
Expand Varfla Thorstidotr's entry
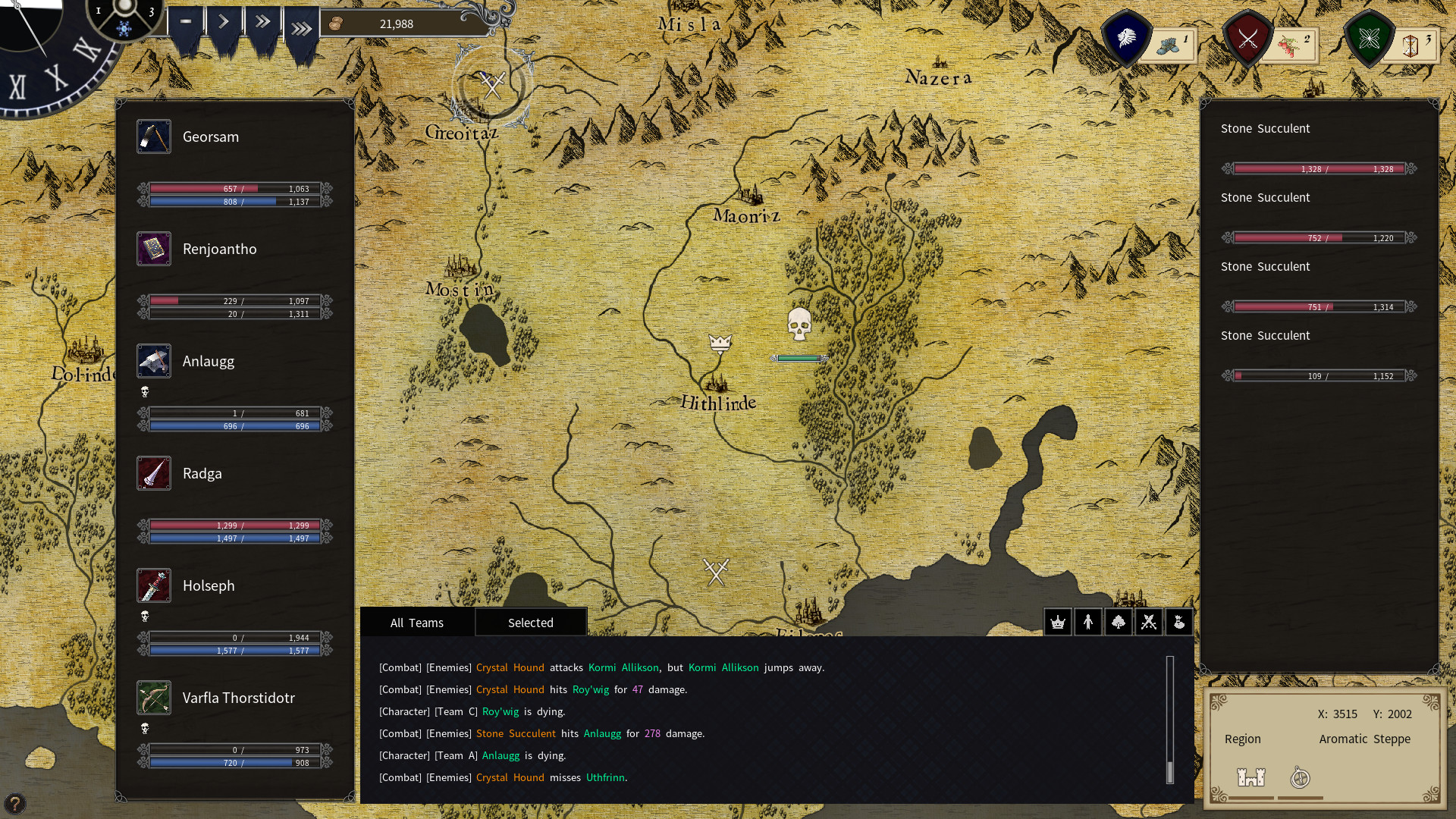[x=238, y=698]
